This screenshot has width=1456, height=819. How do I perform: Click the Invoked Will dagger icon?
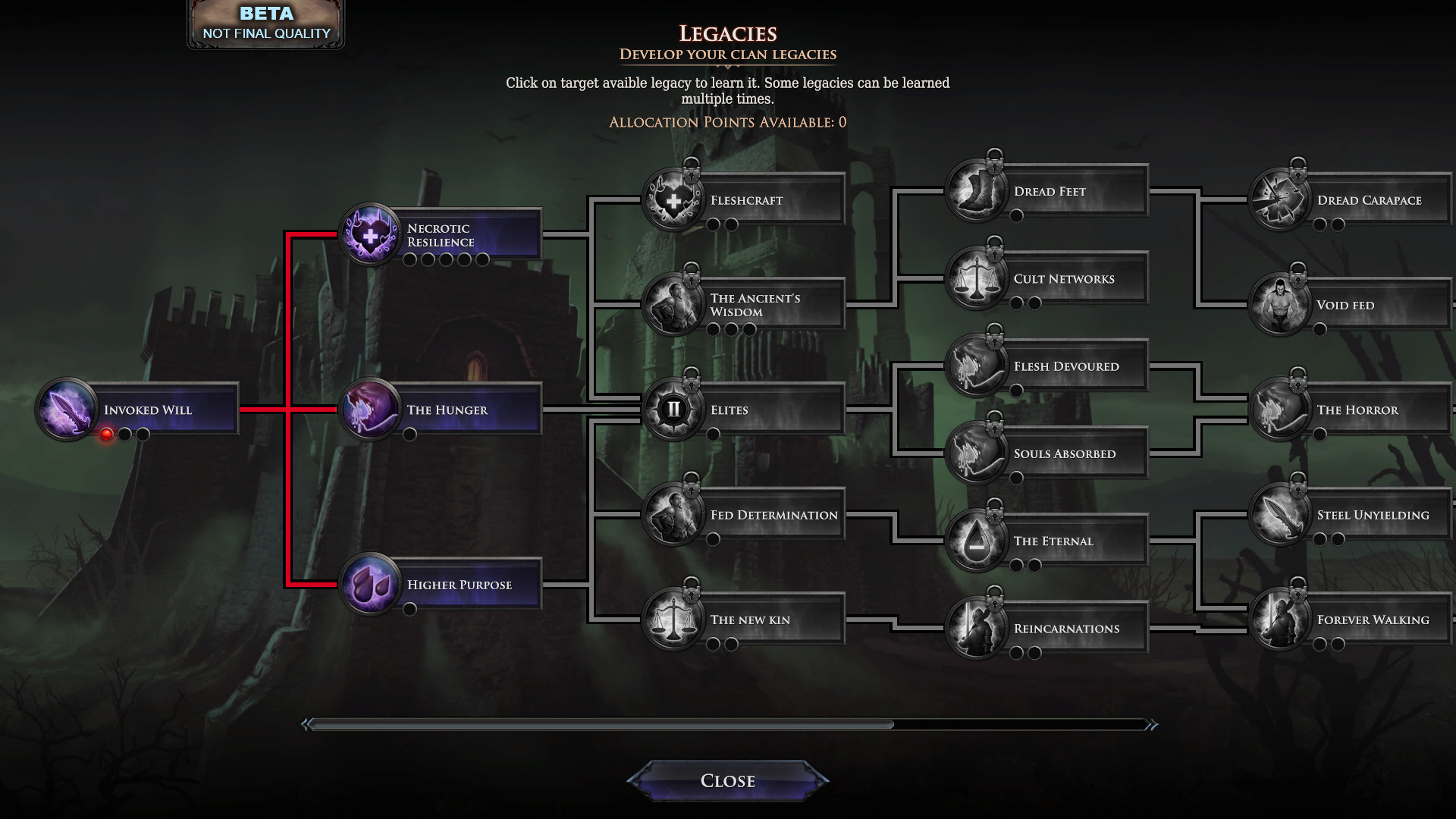click(67, 408)
